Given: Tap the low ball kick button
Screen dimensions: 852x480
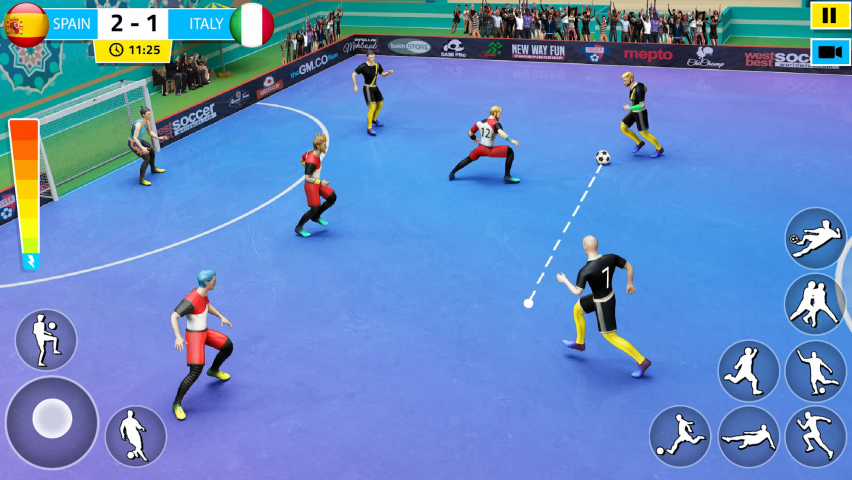Looking at the screenshot, I should [680, 437].
